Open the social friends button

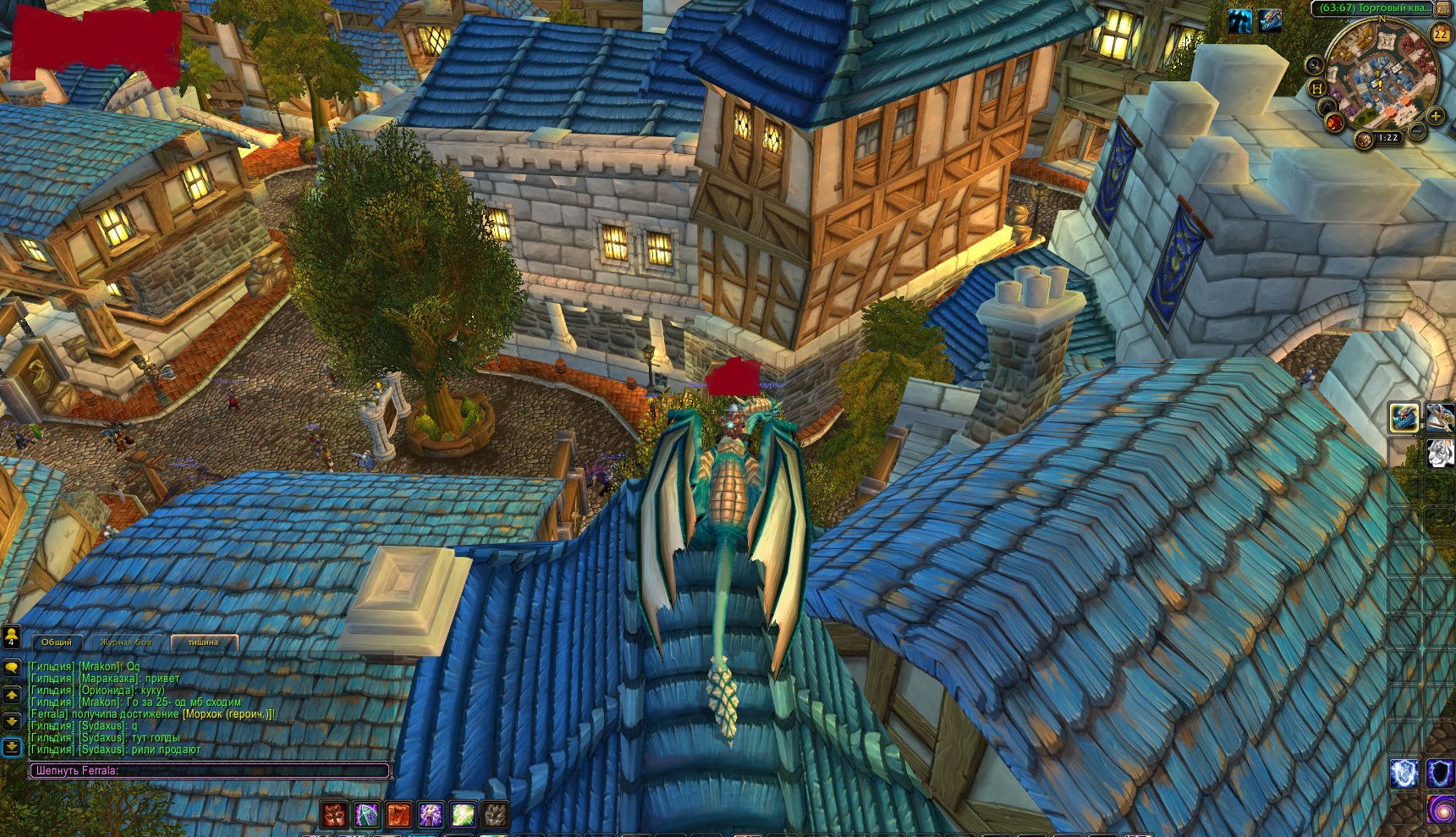click(x=11, y=636)
